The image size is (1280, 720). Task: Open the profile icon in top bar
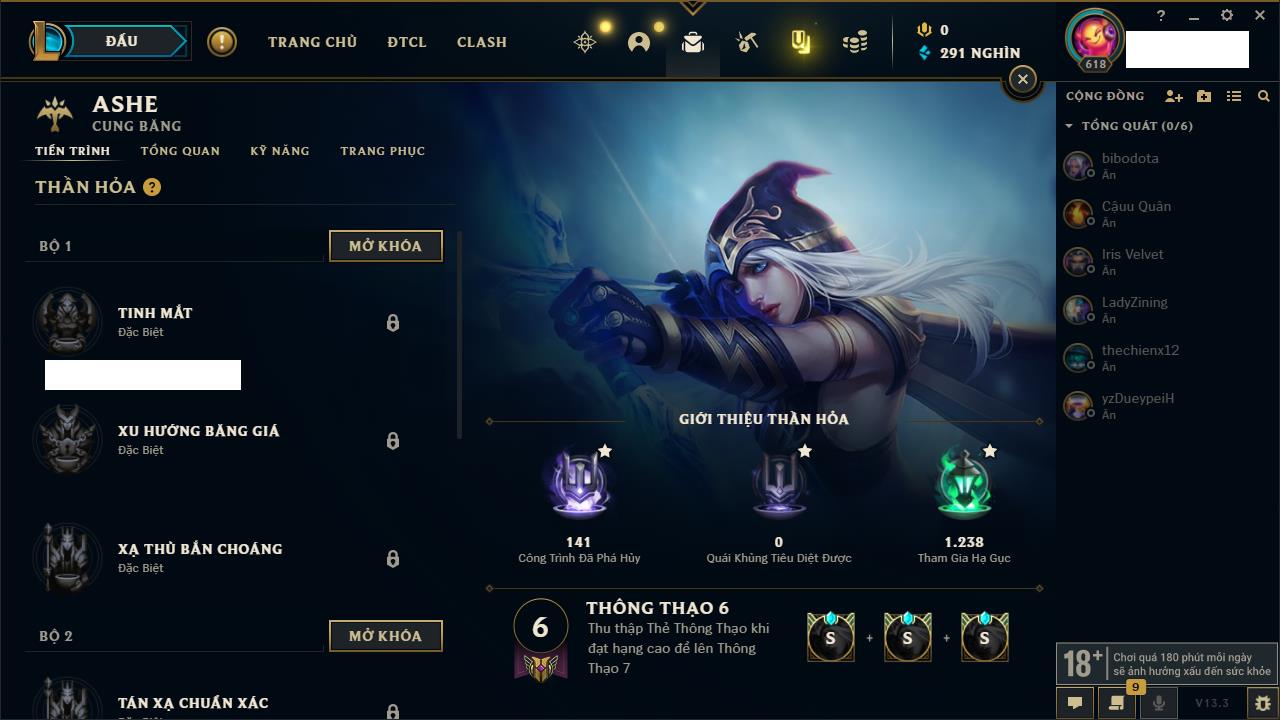[639, 42]
